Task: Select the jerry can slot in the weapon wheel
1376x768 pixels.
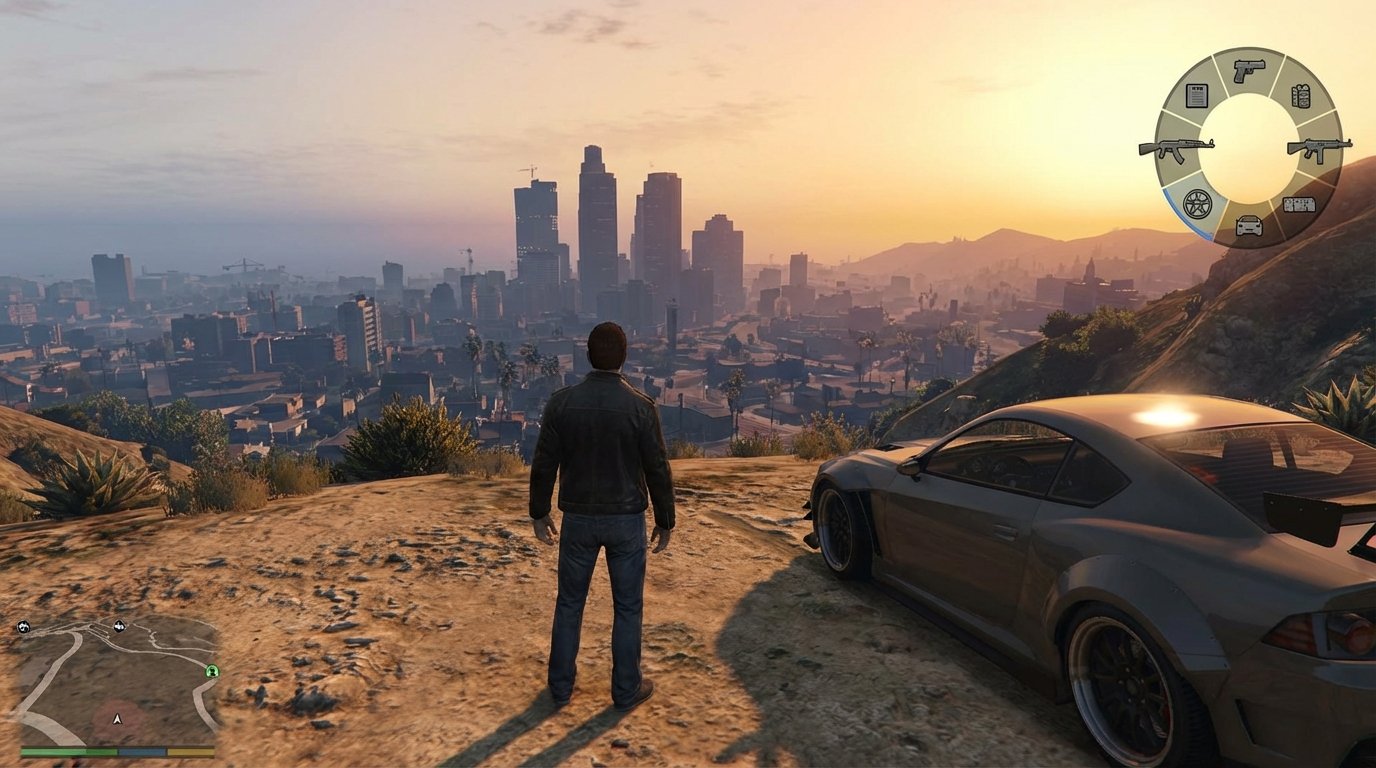Action: click(x=1302, y=95)
